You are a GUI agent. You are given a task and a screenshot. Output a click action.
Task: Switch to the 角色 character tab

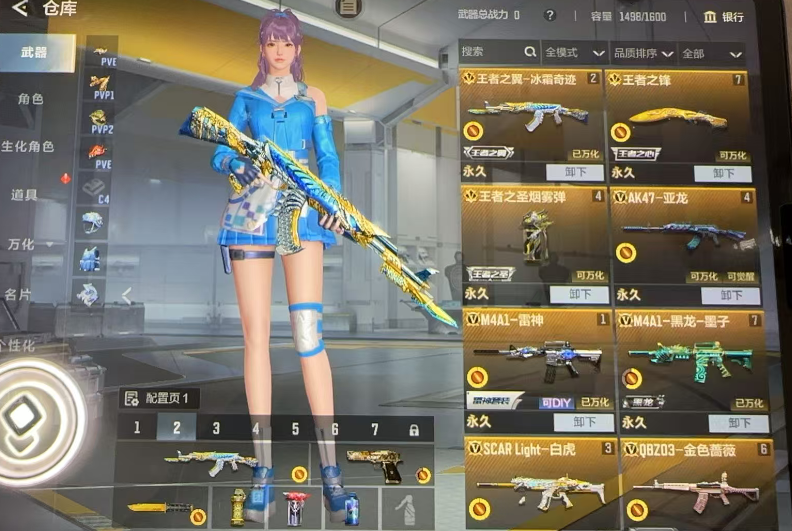pyautogui.click(x=30, y=99)
